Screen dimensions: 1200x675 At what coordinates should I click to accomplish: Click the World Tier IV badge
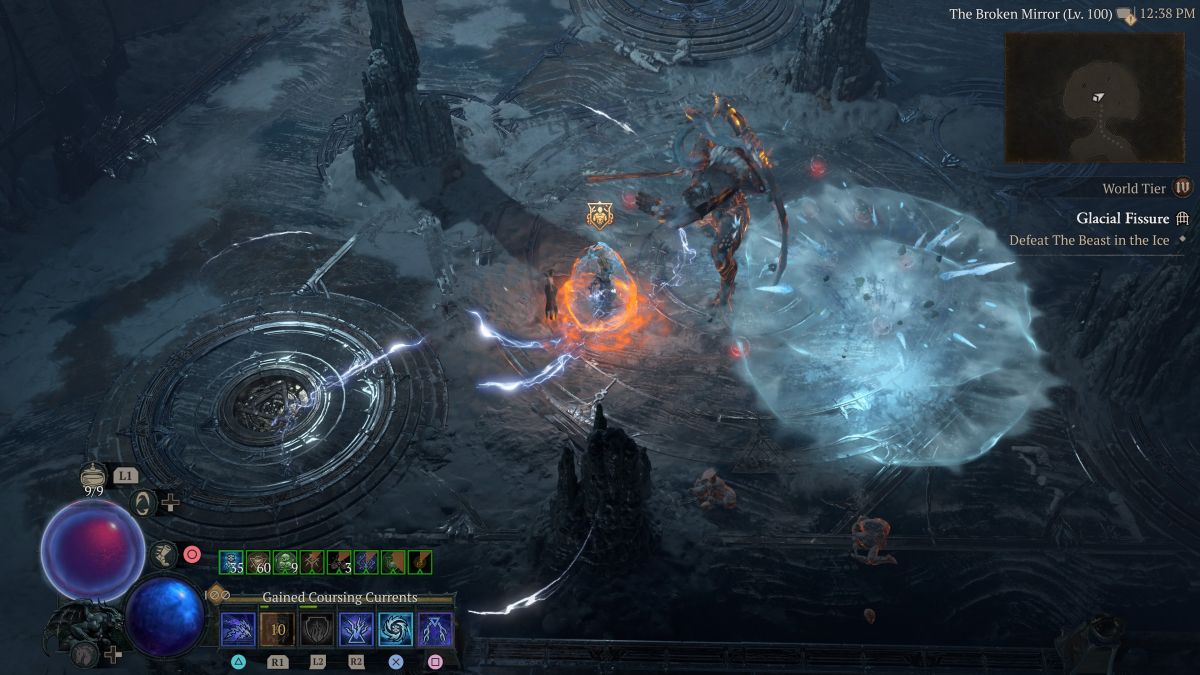pyautogui.click(x=1183, y=188)
